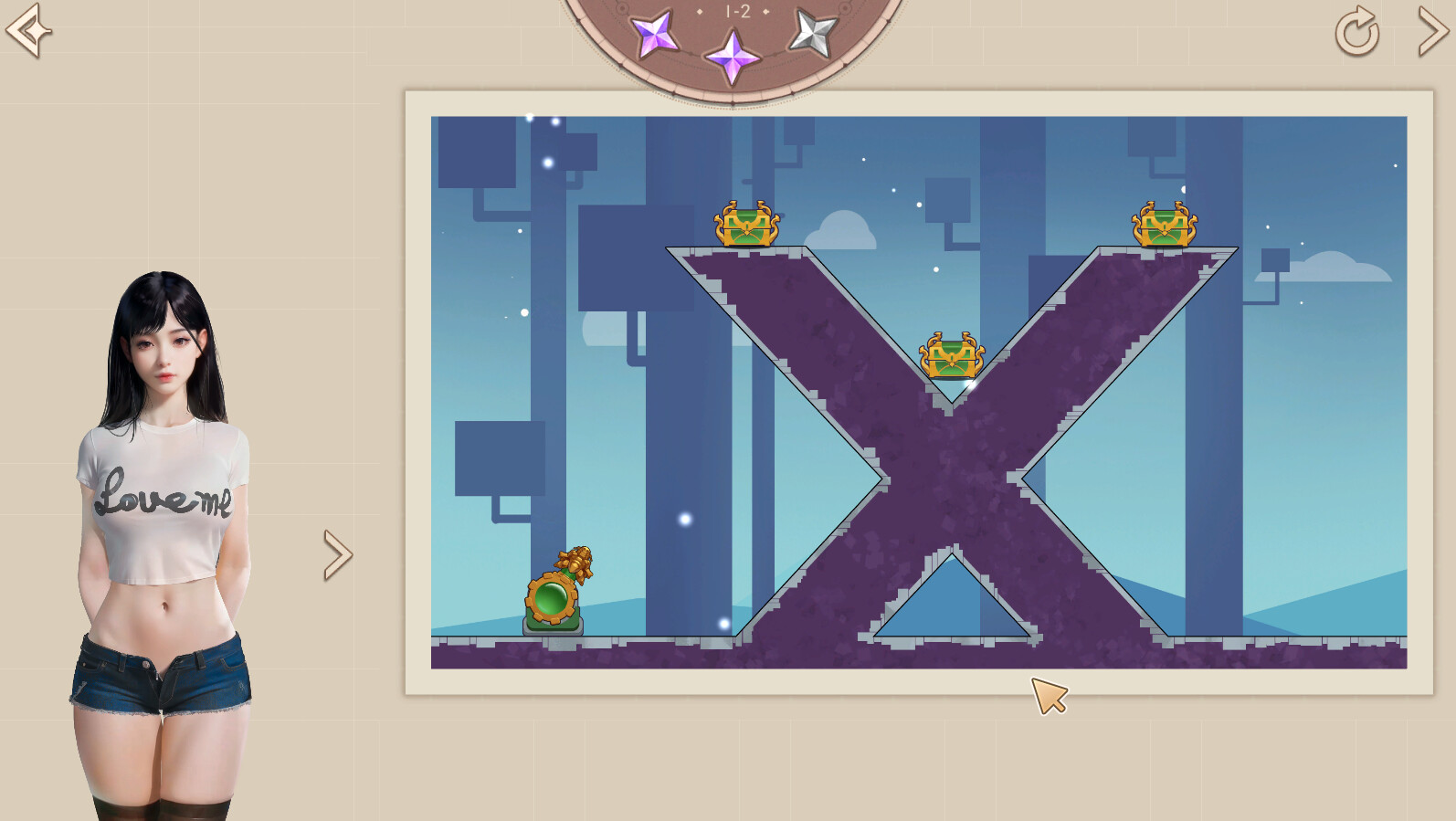Click the gear base under the cannon
Image resolution: width=1456 pixels, height=821 pixels.
[552, 626]
